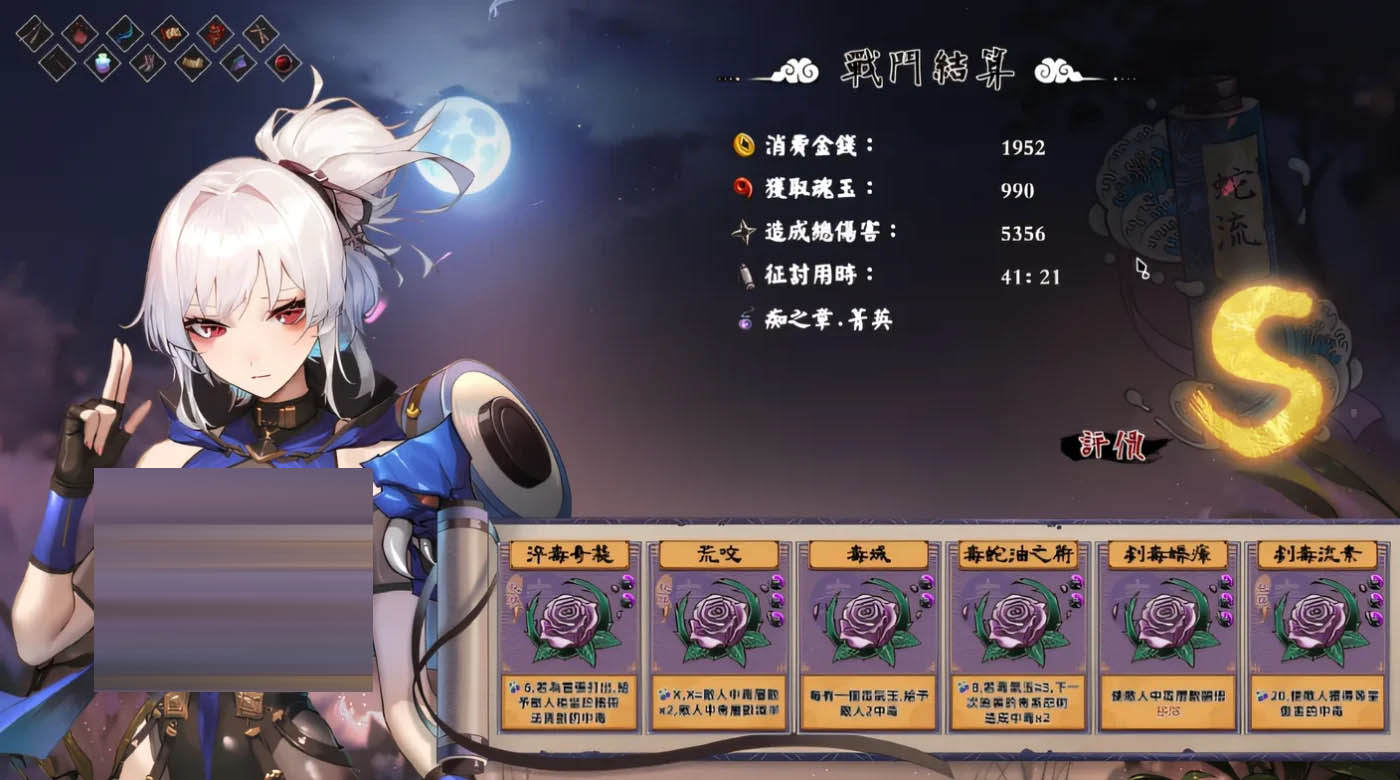This screenshot has width=1400, height=780.
Task: Select the blue ribbon item icon
Action: (123, 35)
